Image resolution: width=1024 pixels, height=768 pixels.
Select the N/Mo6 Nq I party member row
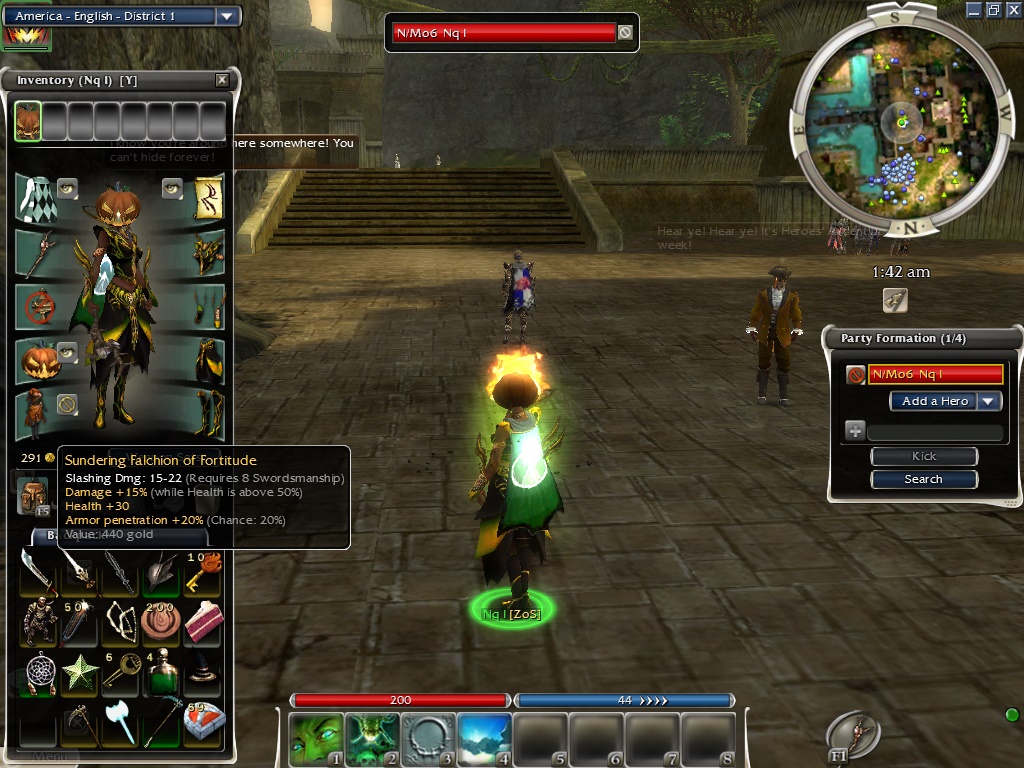936,374
